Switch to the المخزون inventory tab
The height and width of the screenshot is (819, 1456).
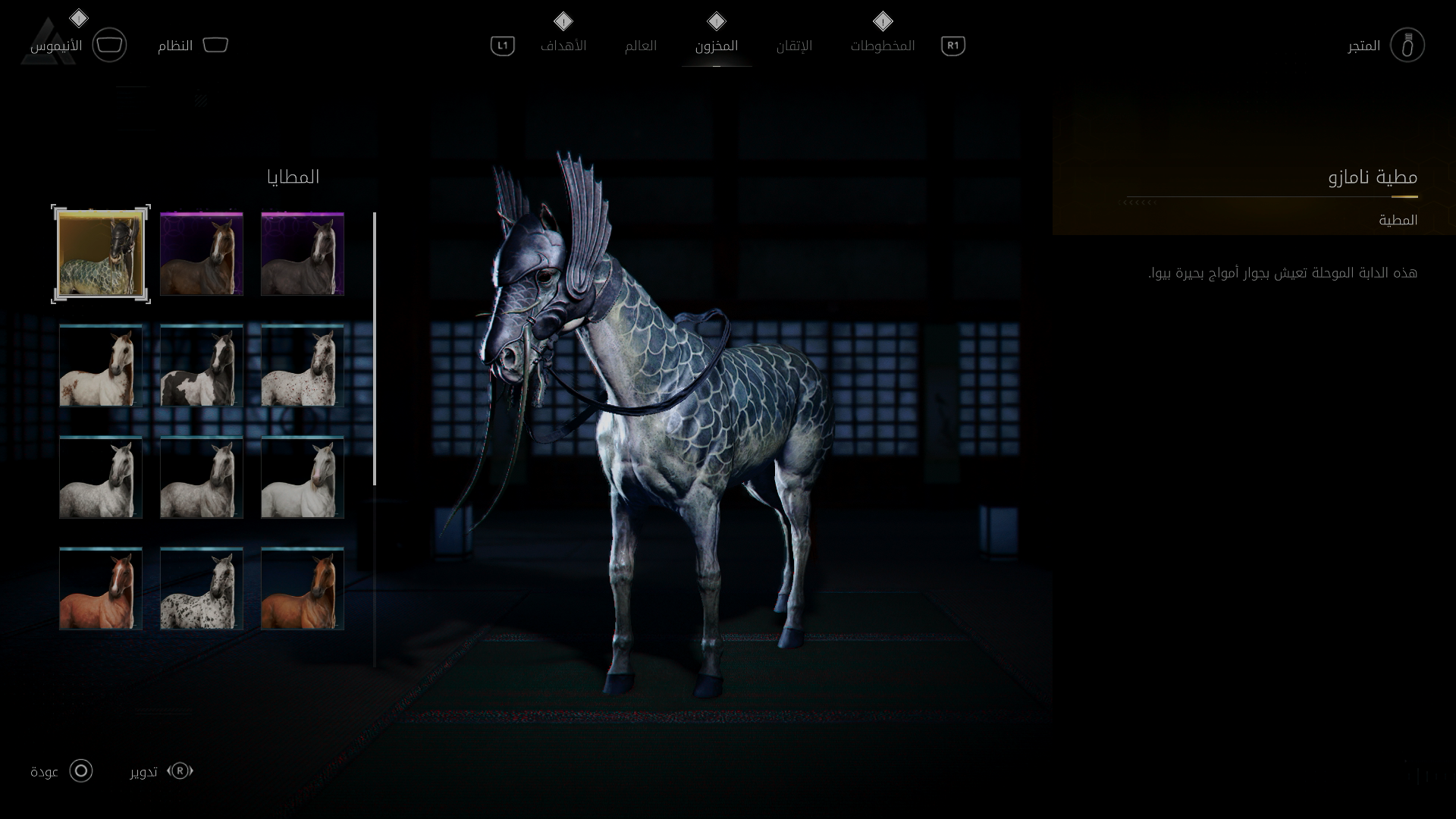coord(716,45)
